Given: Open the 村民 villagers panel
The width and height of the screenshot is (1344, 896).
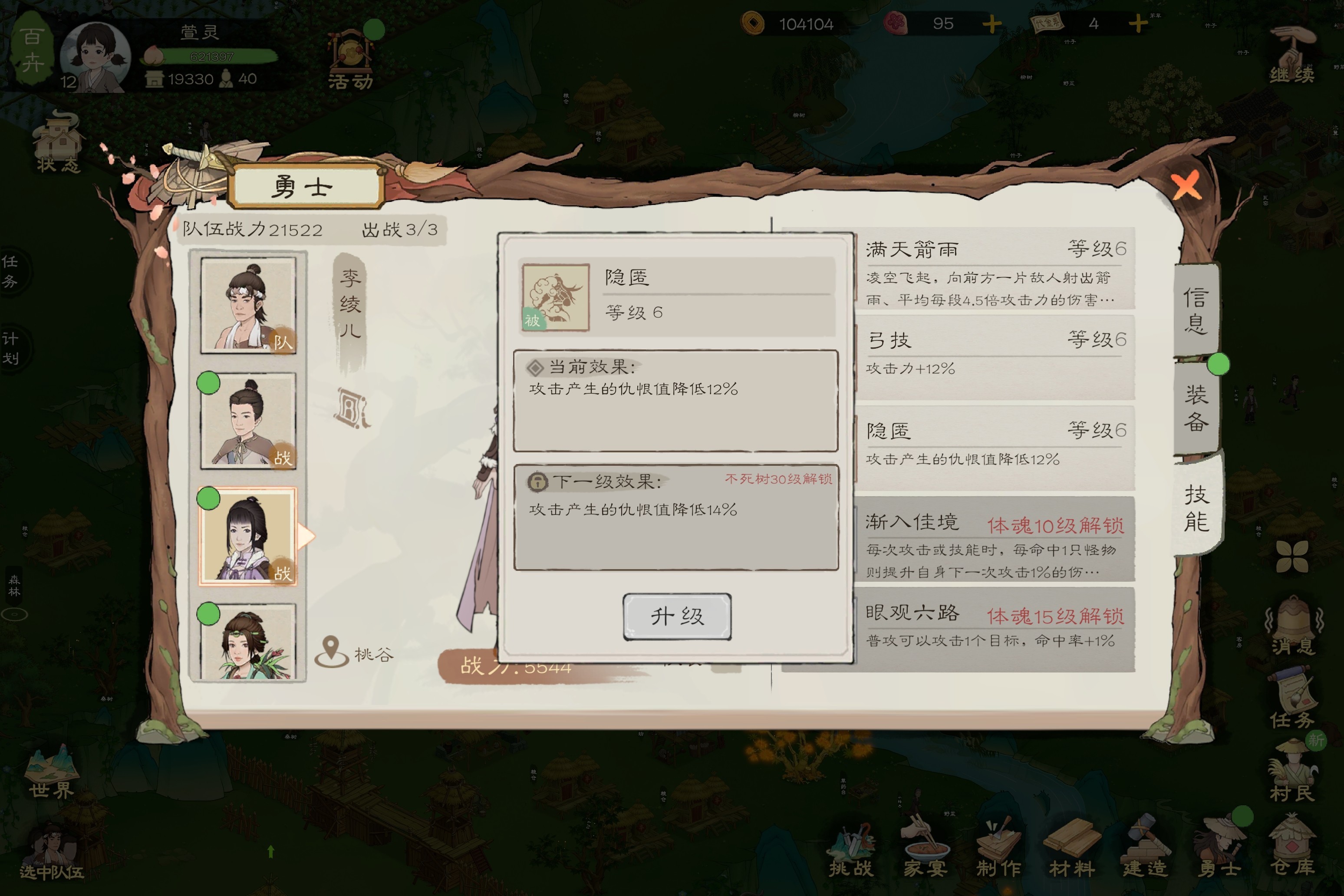Looking at the screenshot, I should [x=1291, y=771].
